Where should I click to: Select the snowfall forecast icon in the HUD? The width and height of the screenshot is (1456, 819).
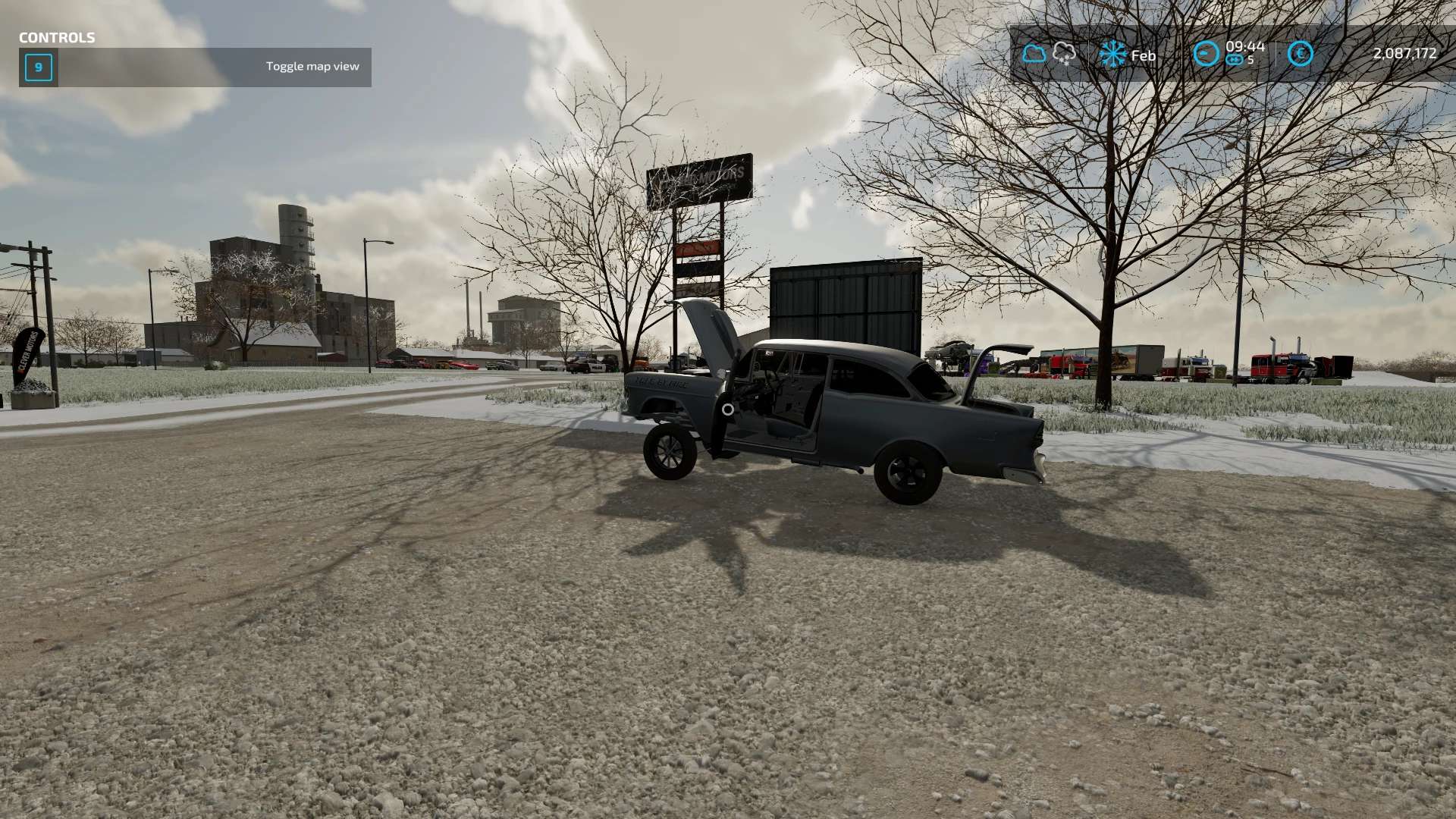(x=1064, y=53)
